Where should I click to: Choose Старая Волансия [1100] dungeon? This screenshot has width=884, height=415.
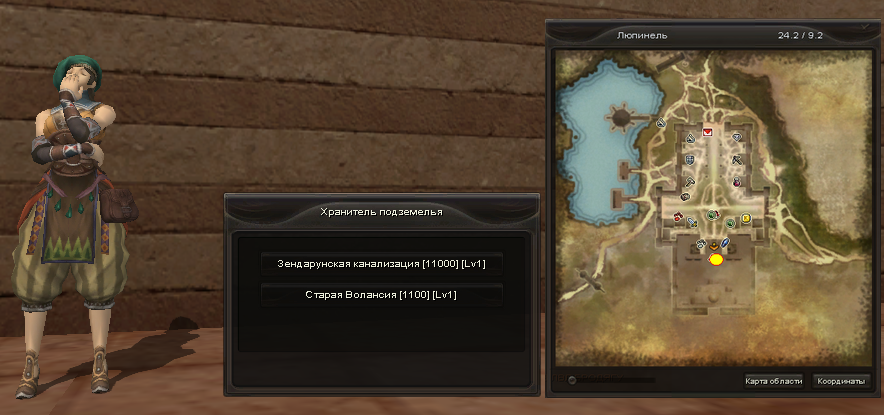(381, 294)
